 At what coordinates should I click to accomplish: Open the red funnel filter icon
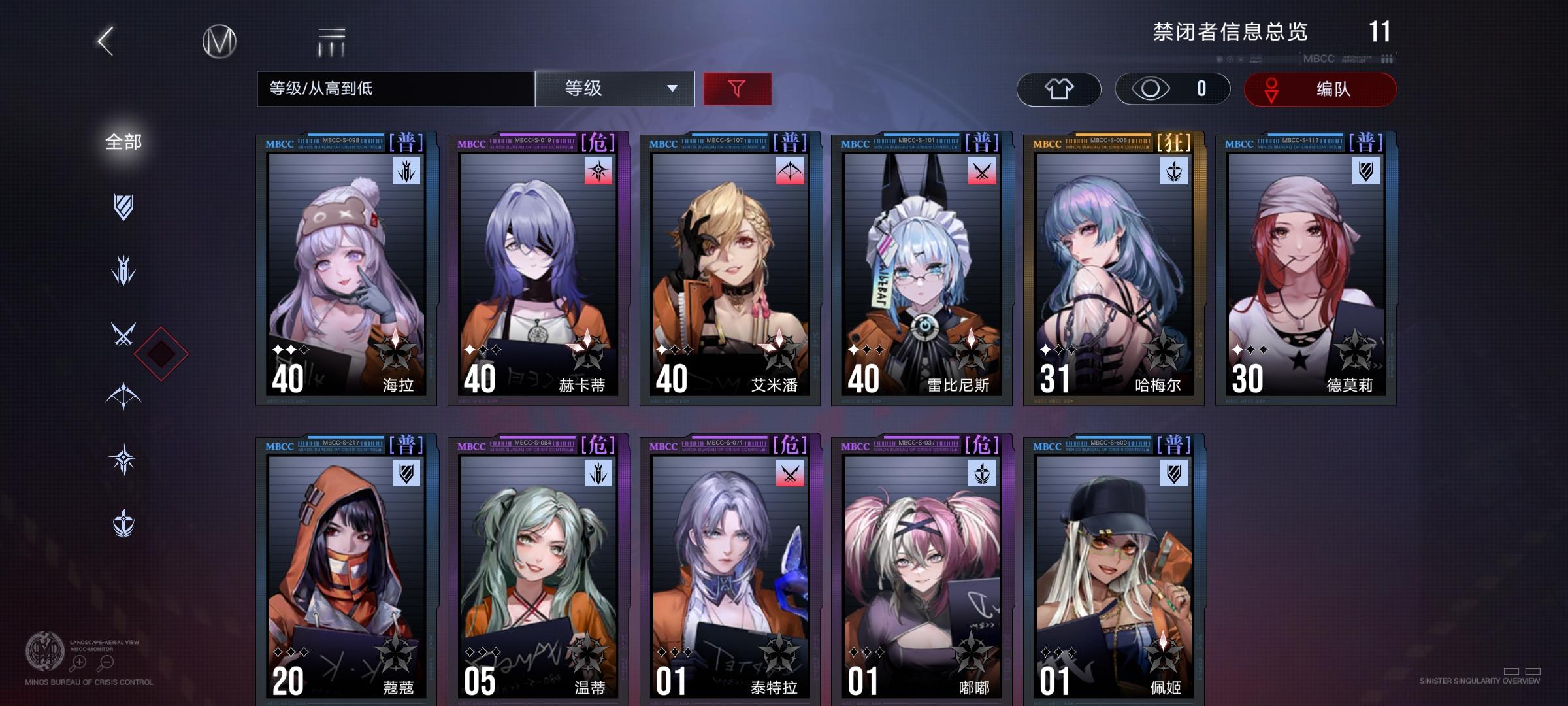(737, 89)
